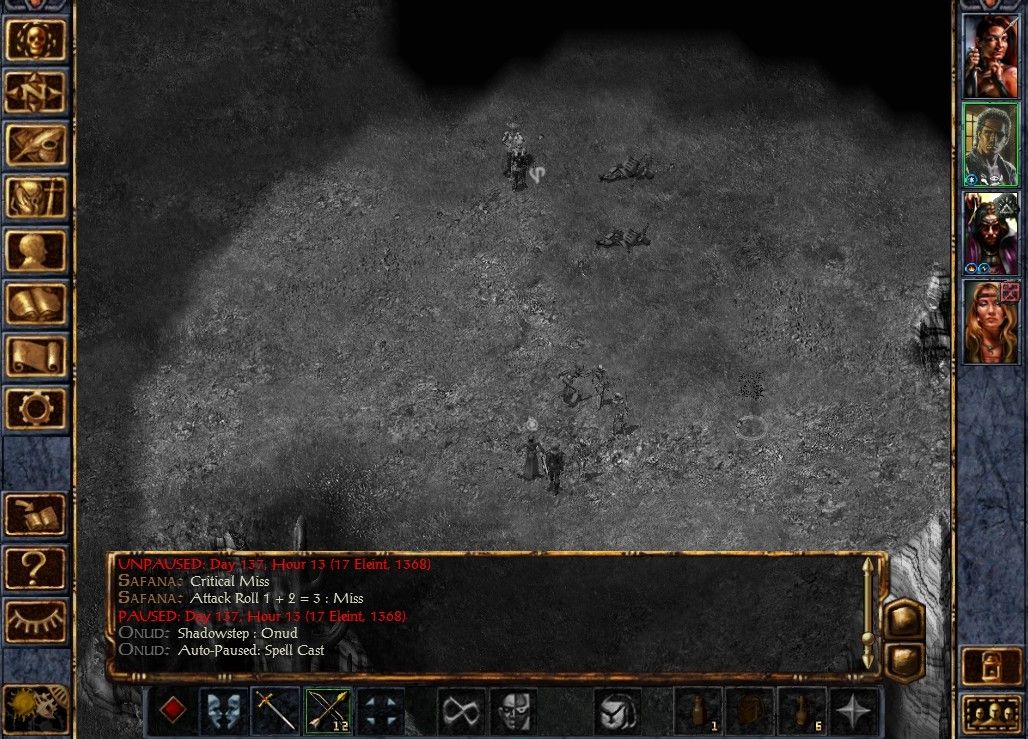Select the bow with 12 arrows

point(329,711)
